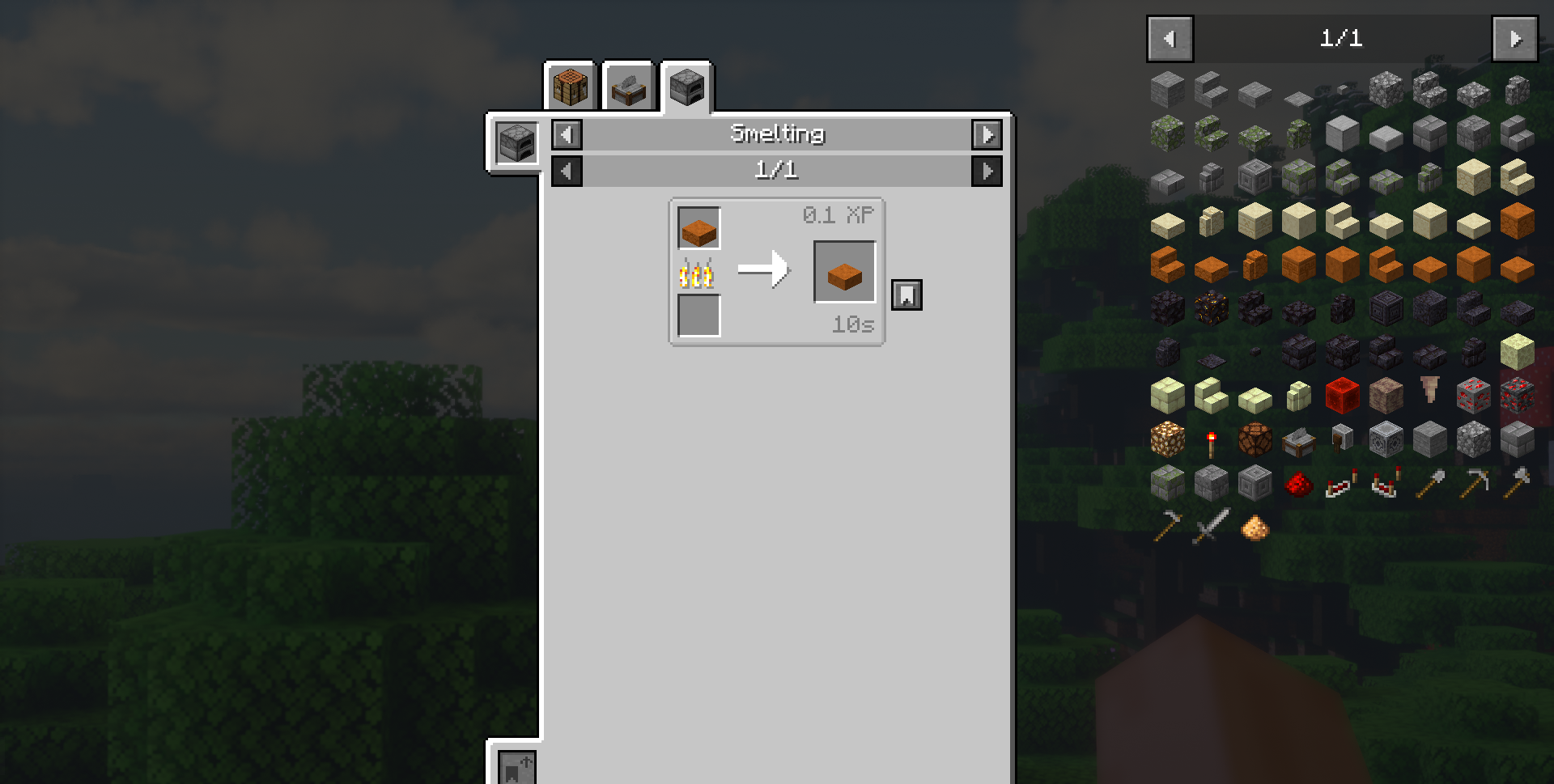The image size is (1554, 784).
Task: Click the furnace icon beside the Smelting title
Action: [x=516, y=142]
